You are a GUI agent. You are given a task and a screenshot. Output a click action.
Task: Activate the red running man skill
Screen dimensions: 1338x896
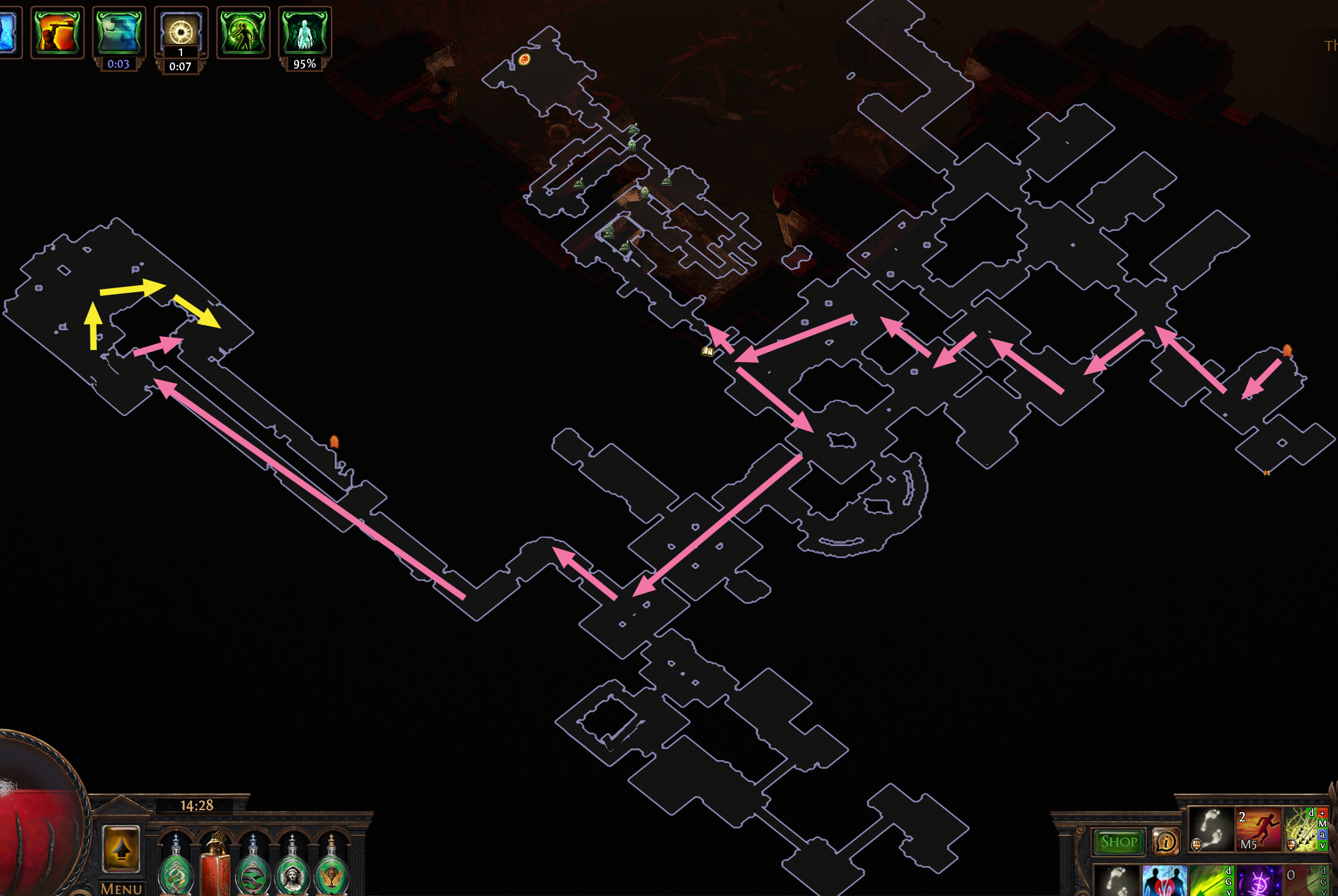pos(1258,830)
